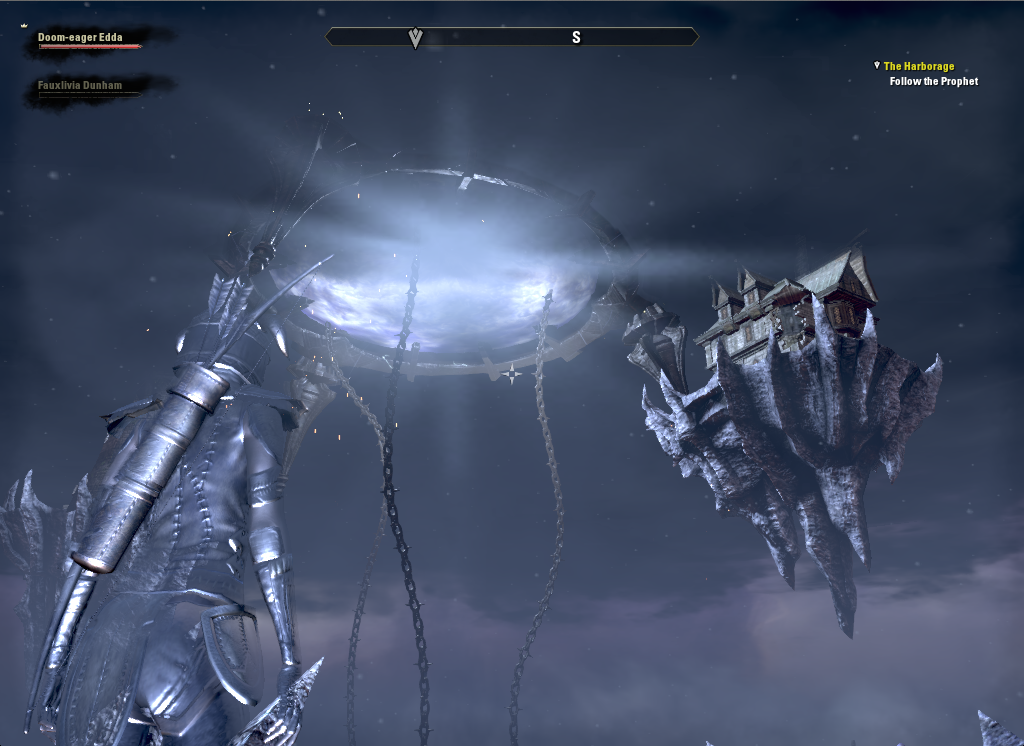Select group member Doom-eager Edda
Viewport: 1024px width, 746px height.
[80, 38]
